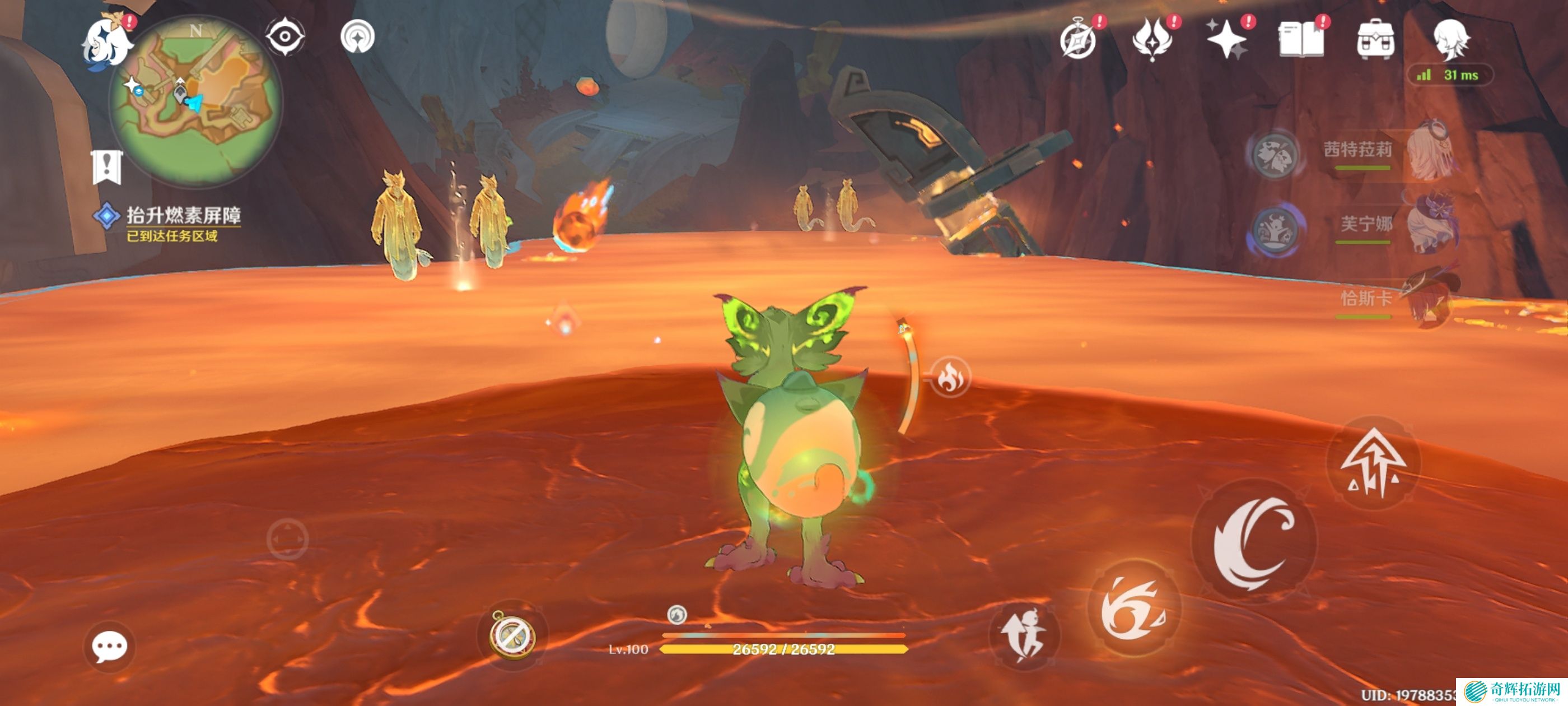The width and height of the screenshot is (1568, 706).
Task: Open the chat speech bubble
Action: click(110, 646)
